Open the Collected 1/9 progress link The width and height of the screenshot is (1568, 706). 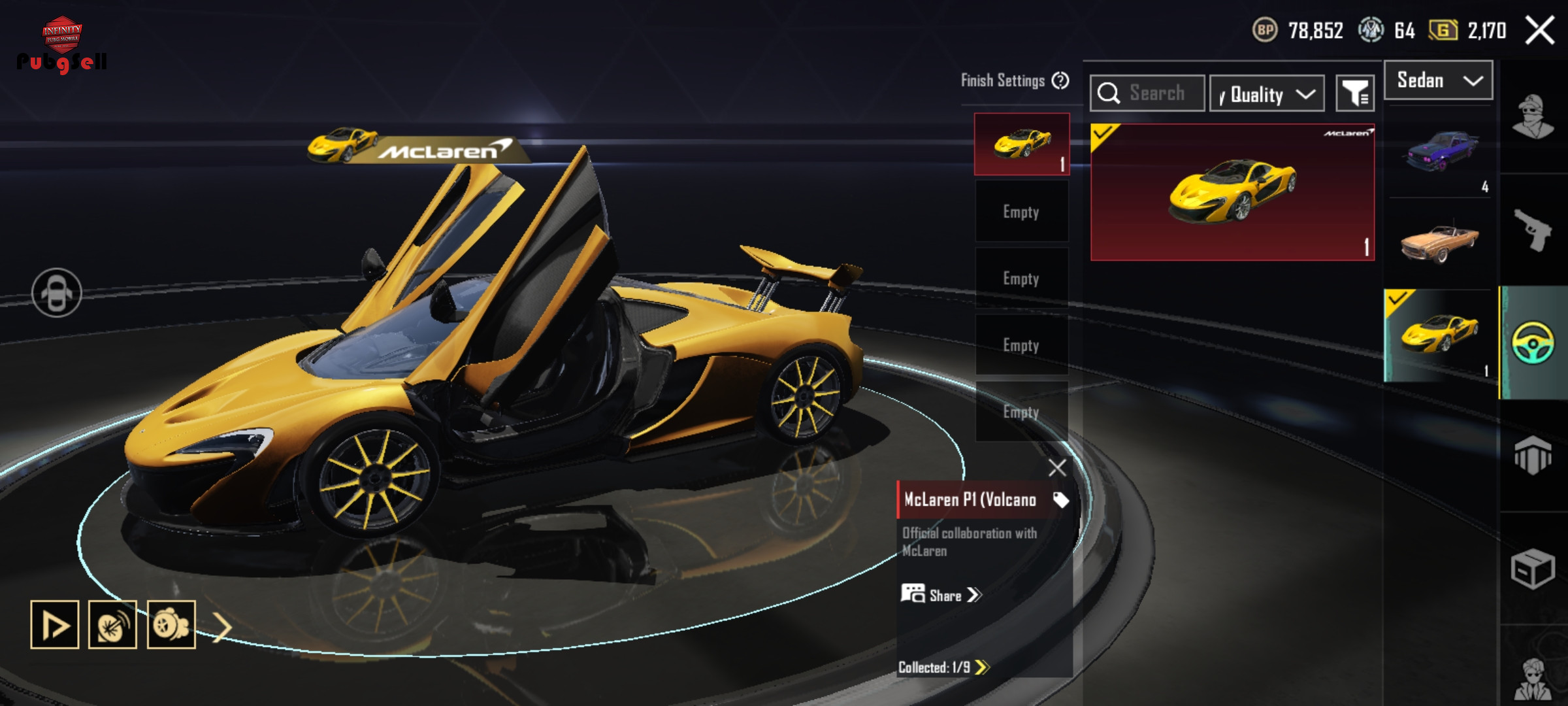pyautogui.click(x=943, y=667)
